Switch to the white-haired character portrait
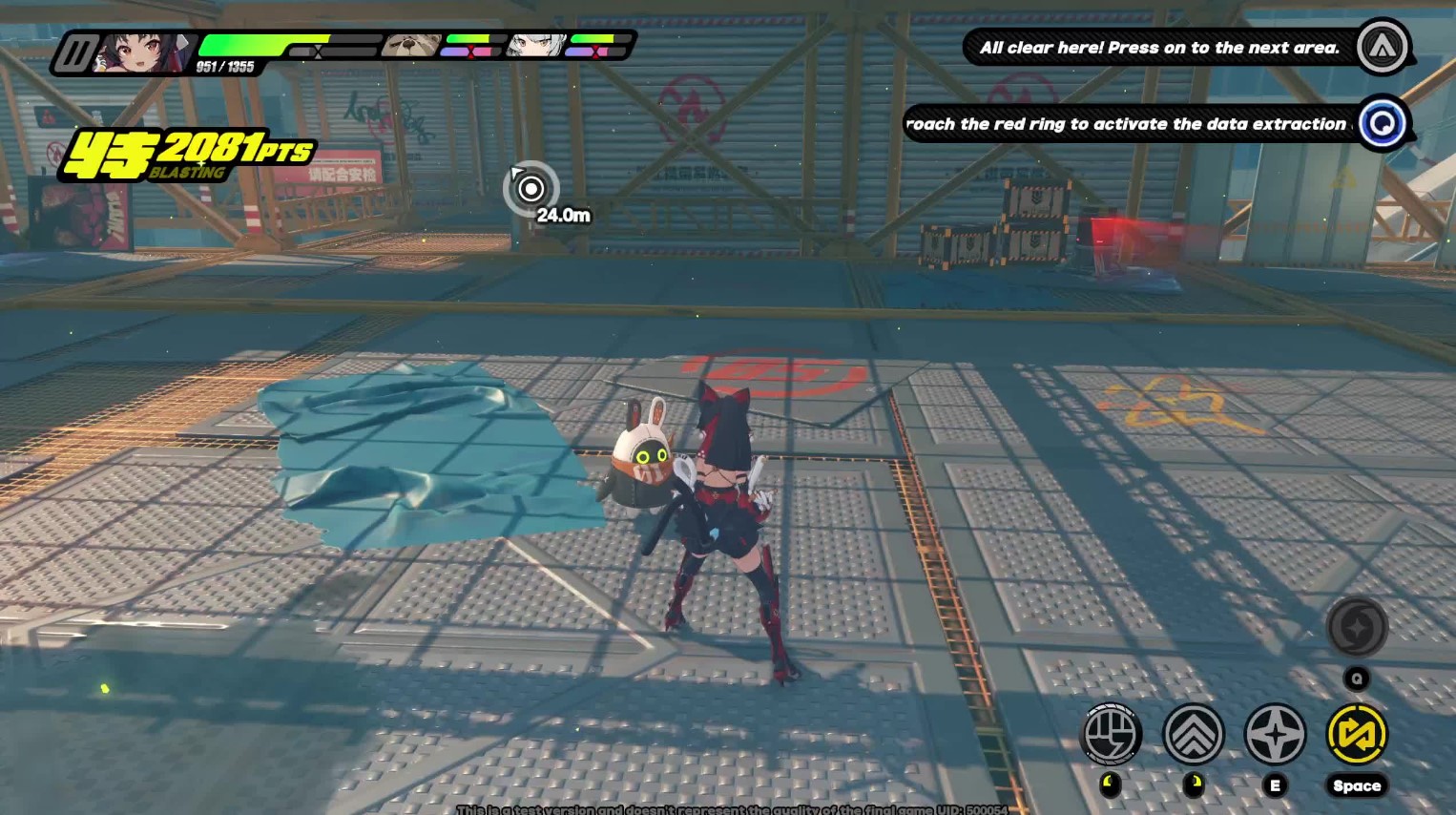 [534, 45]
